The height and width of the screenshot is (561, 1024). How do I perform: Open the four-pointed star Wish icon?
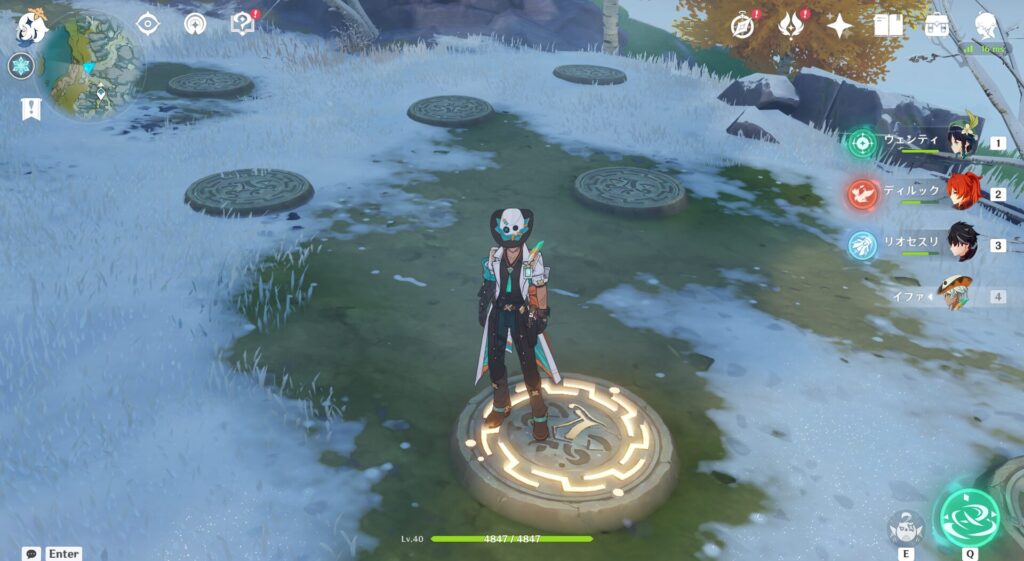pos(840,25)
